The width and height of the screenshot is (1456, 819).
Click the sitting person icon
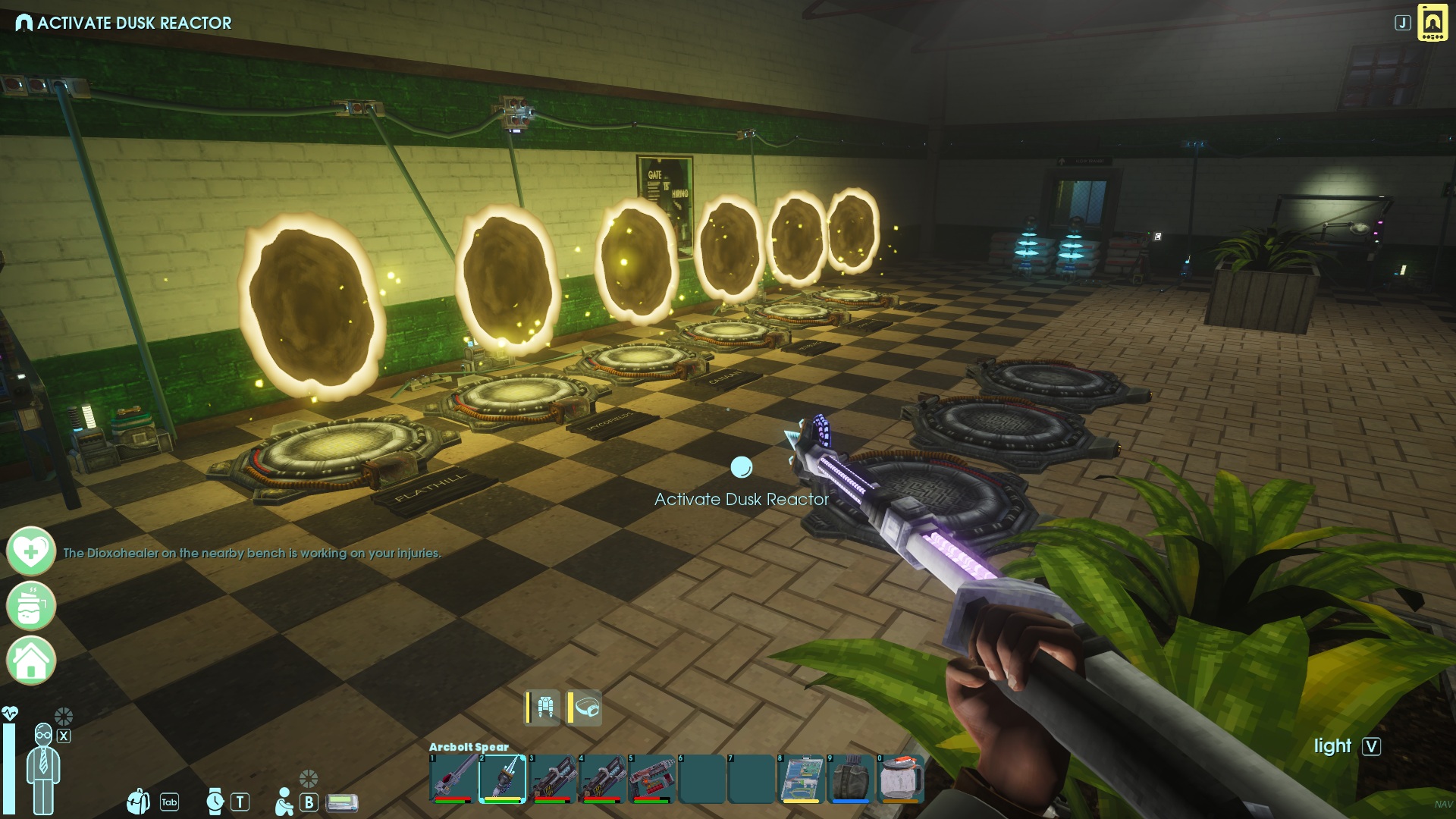coord(284,802)
